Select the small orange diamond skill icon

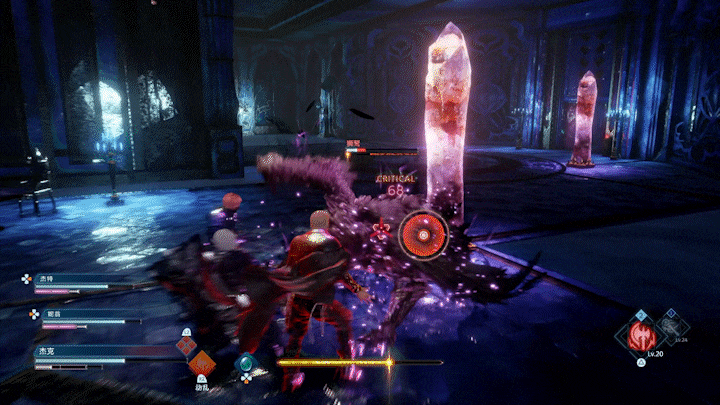pyautogui.click(x=186, y=346)
